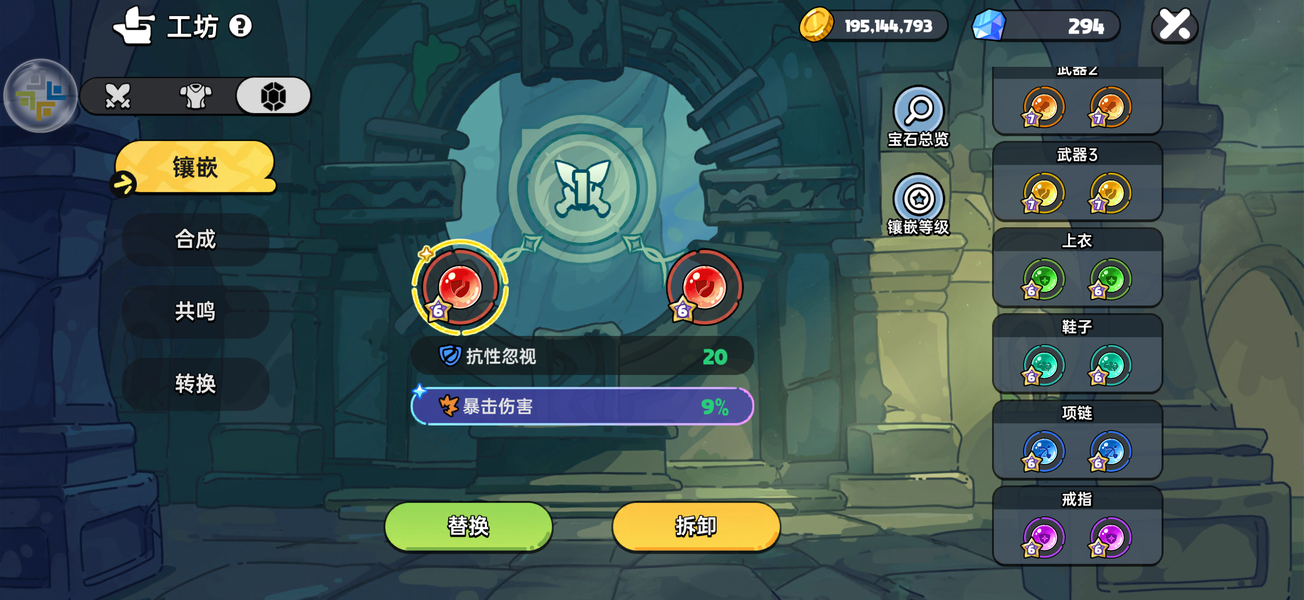The image size is (1304, 600).
Task: Select the 鞋子 shoes gem row
Action: click(x=1077, y=353)
